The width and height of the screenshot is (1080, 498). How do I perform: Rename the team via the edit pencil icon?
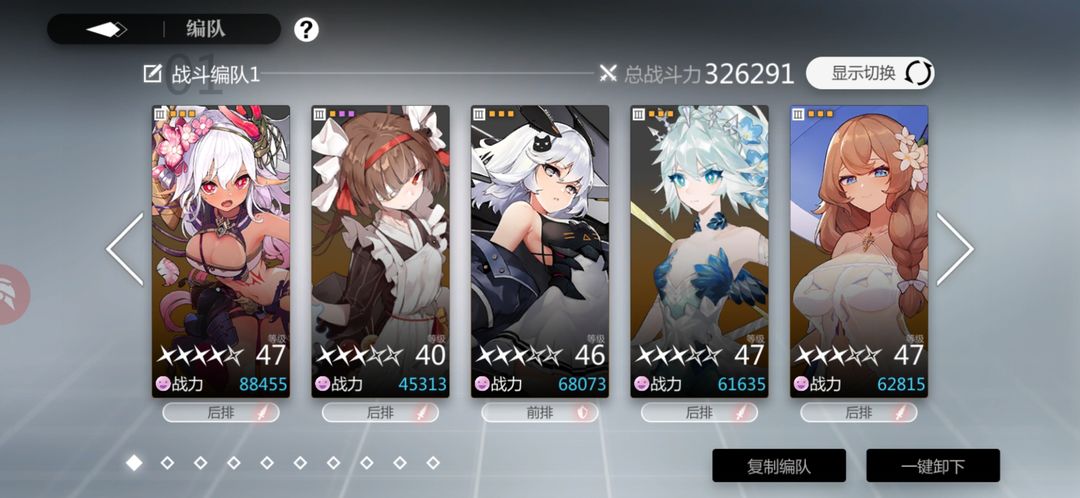[x=153, y=73]
